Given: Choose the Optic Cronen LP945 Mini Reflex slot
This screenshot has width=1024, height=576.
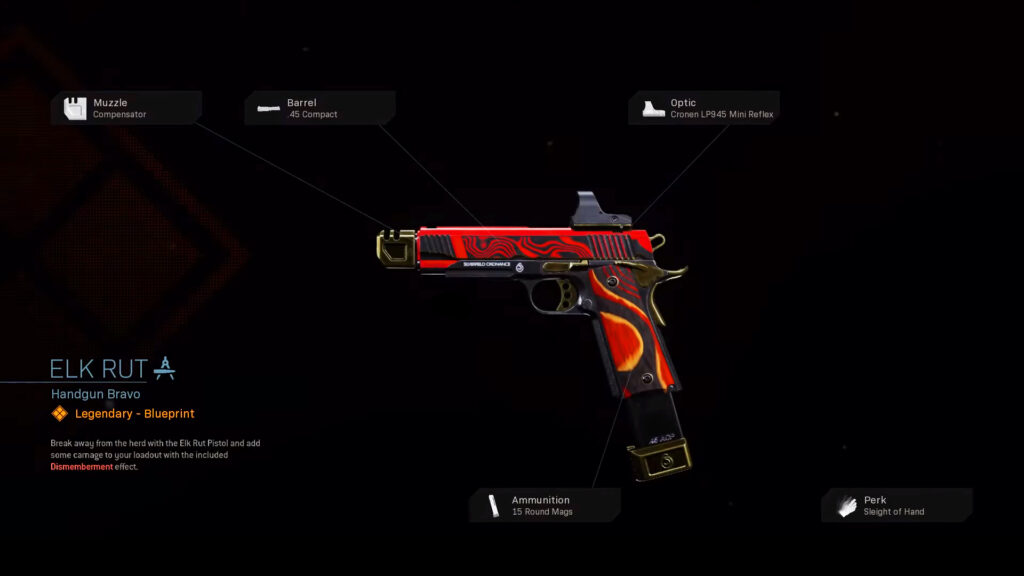Looking at the screenshot, I should 704,108.
